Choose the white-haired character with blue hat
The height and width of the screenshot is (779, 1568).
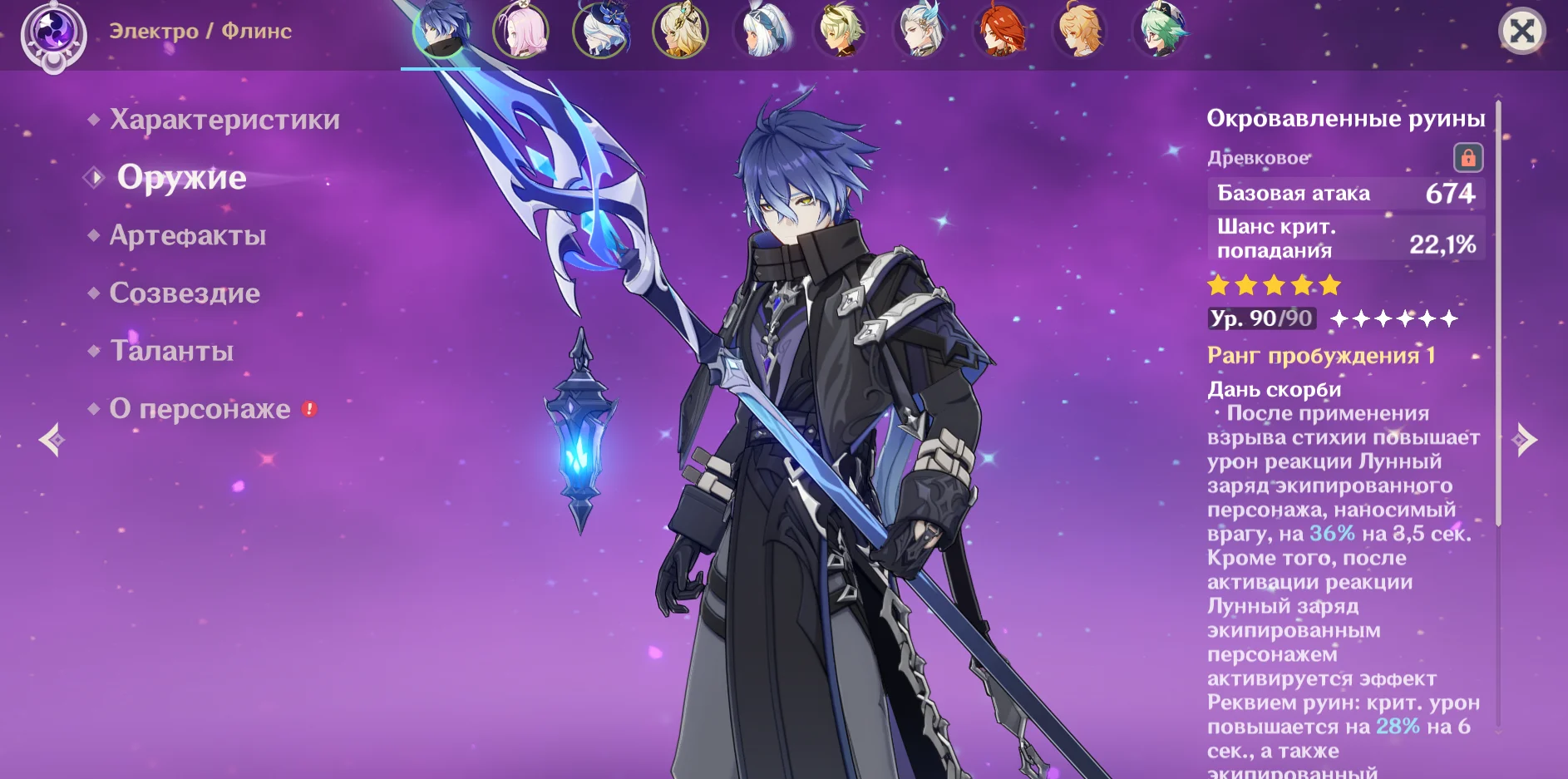[x=601, y=32]
